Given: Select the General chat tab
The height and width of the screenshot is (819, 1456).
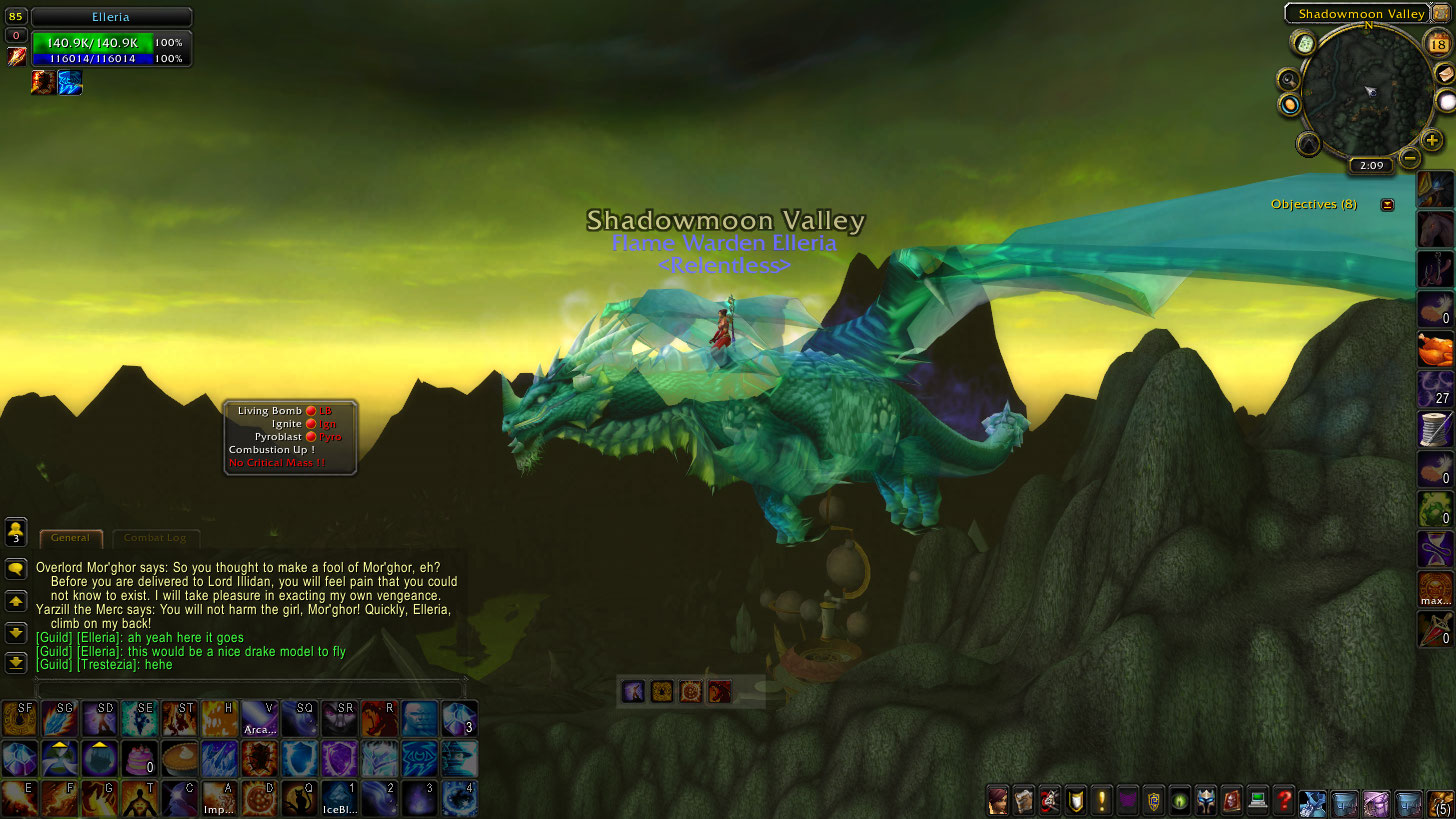Looking at the screenshot, I should click(x=71, y=538).
